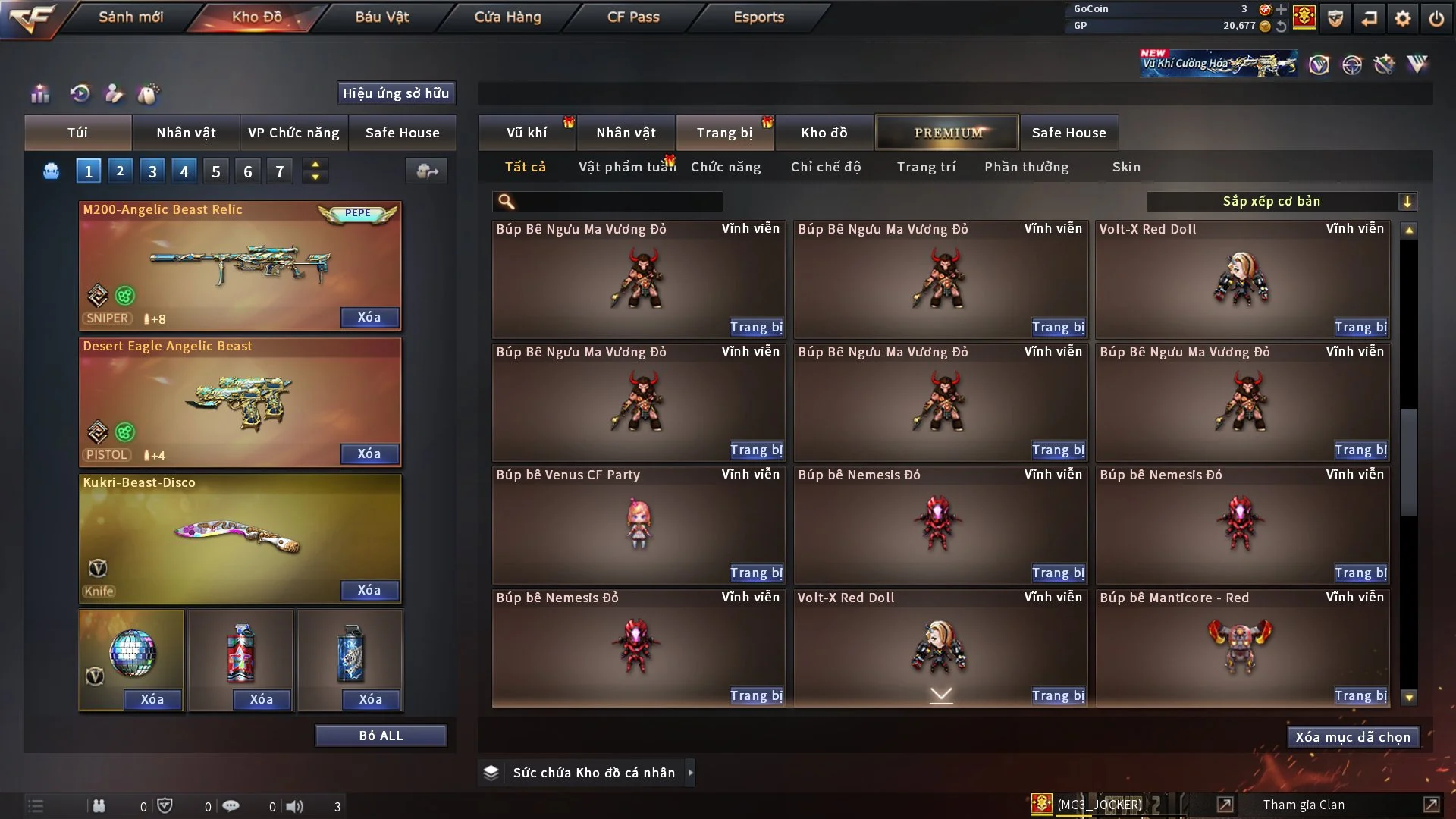Open the Sắp xếp cơ bản sort dropdown
1456x819 pixels.
tap(1281, 202)
